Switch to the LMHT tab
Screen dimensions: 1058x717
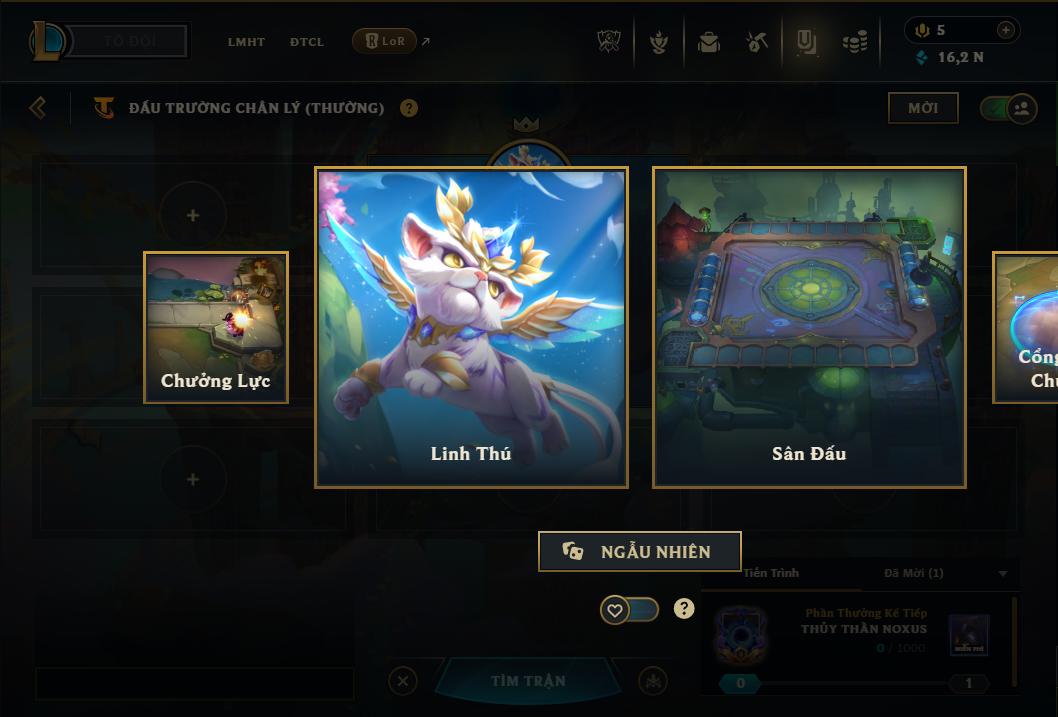246,42
